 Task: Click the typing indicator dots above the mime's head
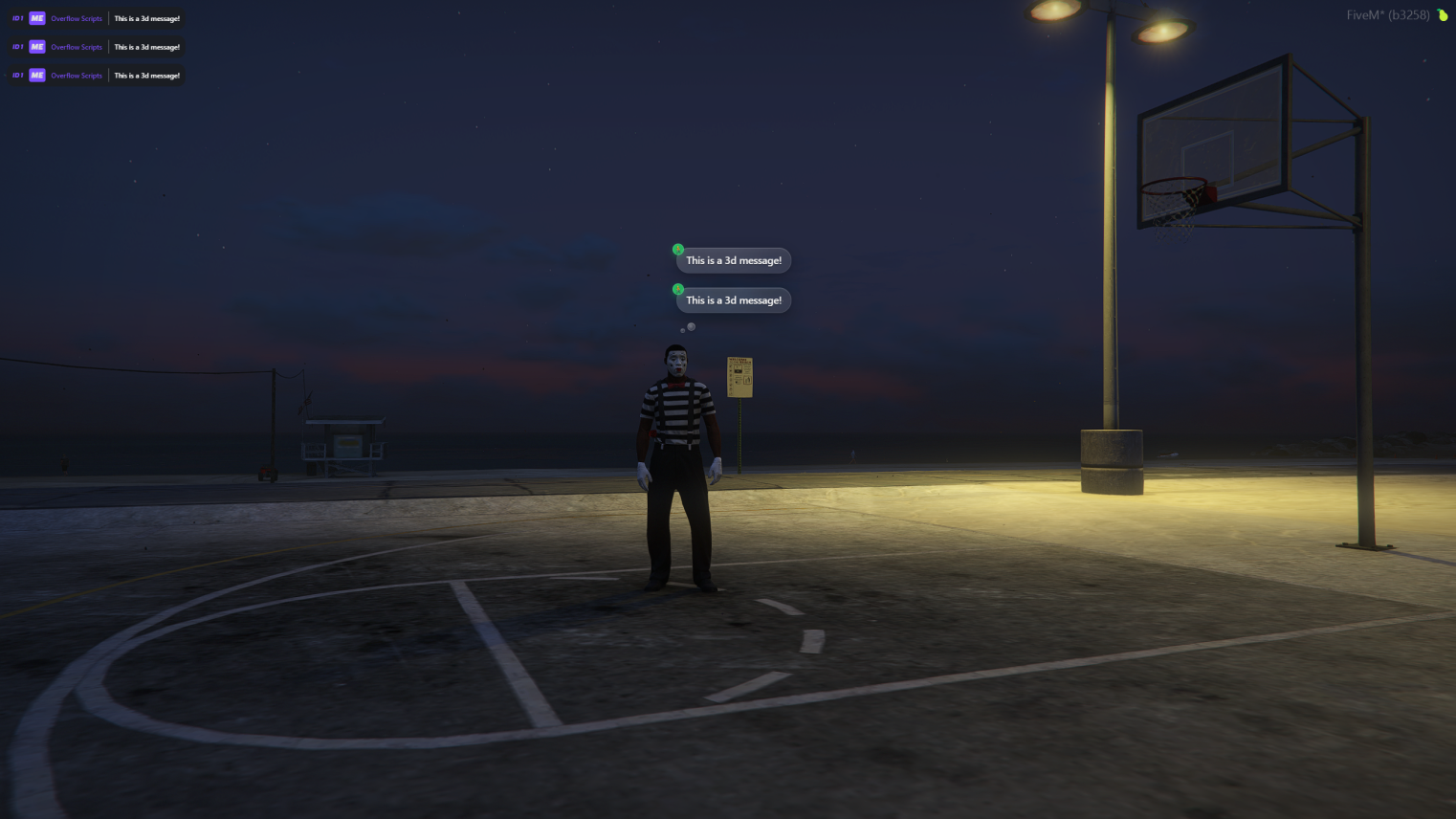click(687, 327)
